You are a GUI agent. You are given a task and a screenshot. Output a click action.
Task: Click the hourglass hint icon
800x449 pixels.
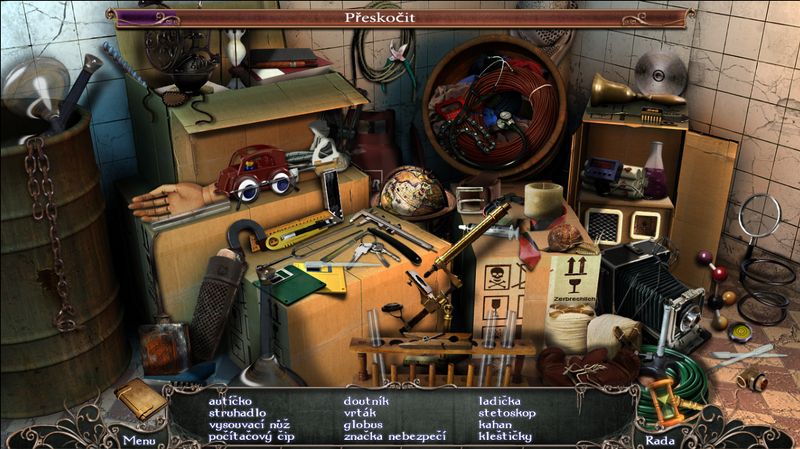pos(663,402)
